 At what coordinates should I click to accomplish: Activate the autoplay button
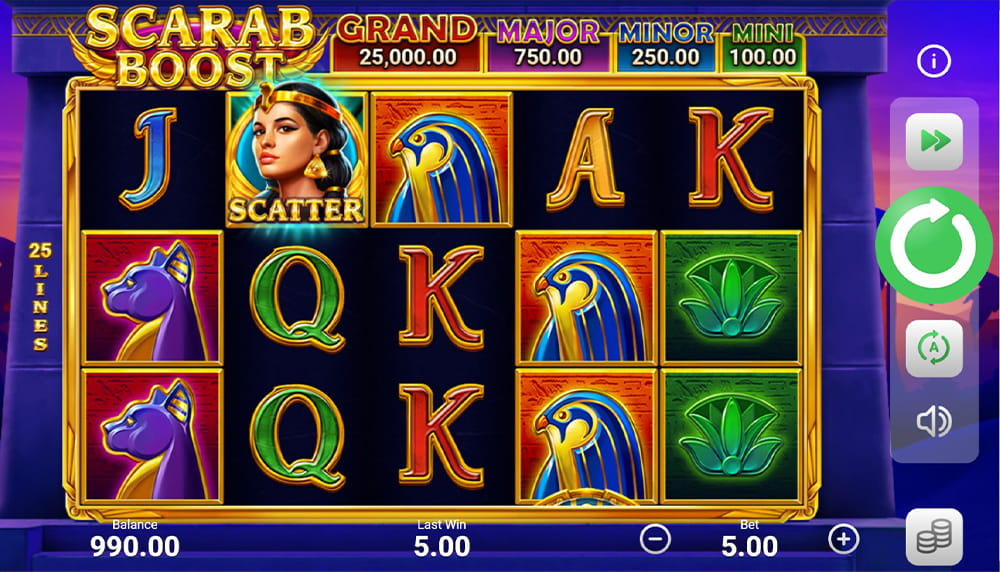tap(934, 348)
